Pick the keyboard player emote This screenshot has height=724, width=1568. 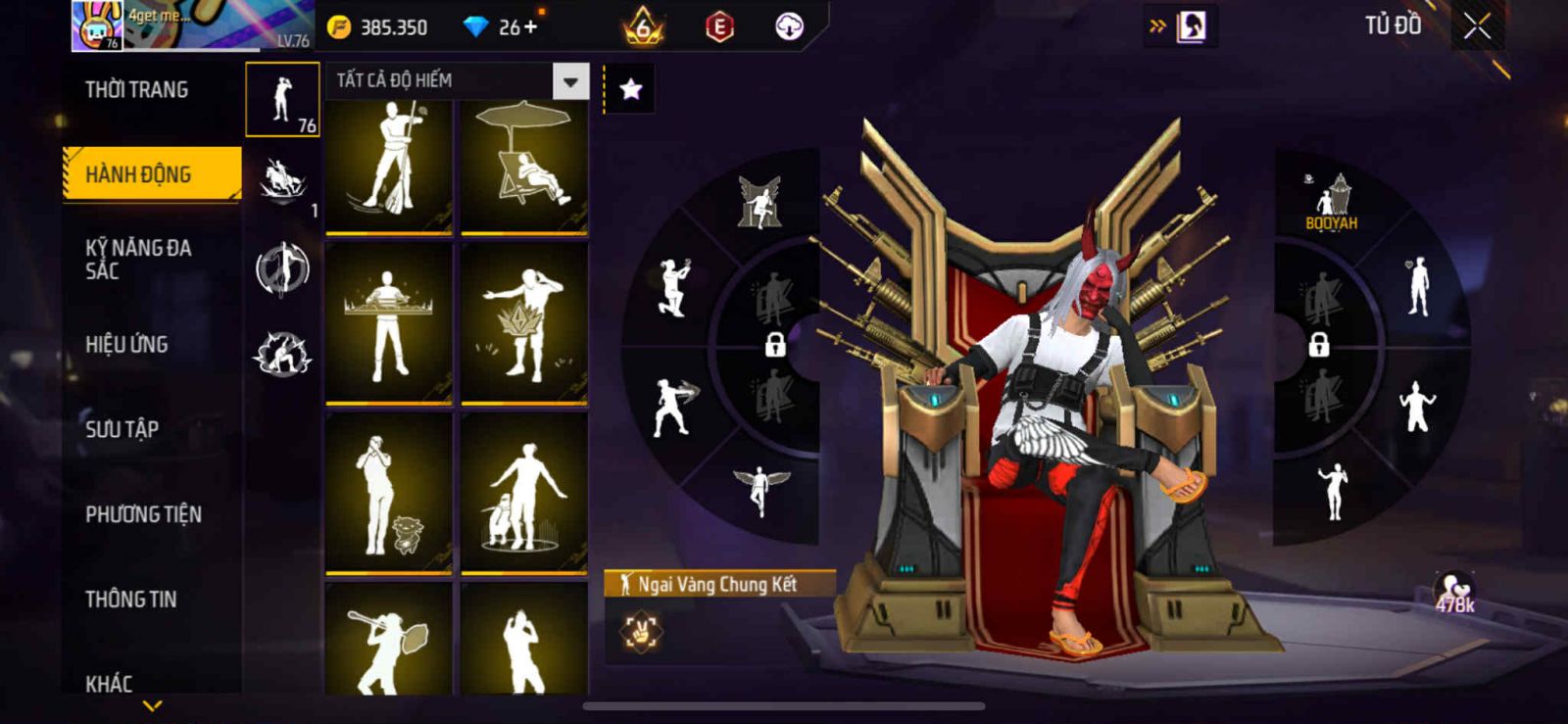[389, 323]
